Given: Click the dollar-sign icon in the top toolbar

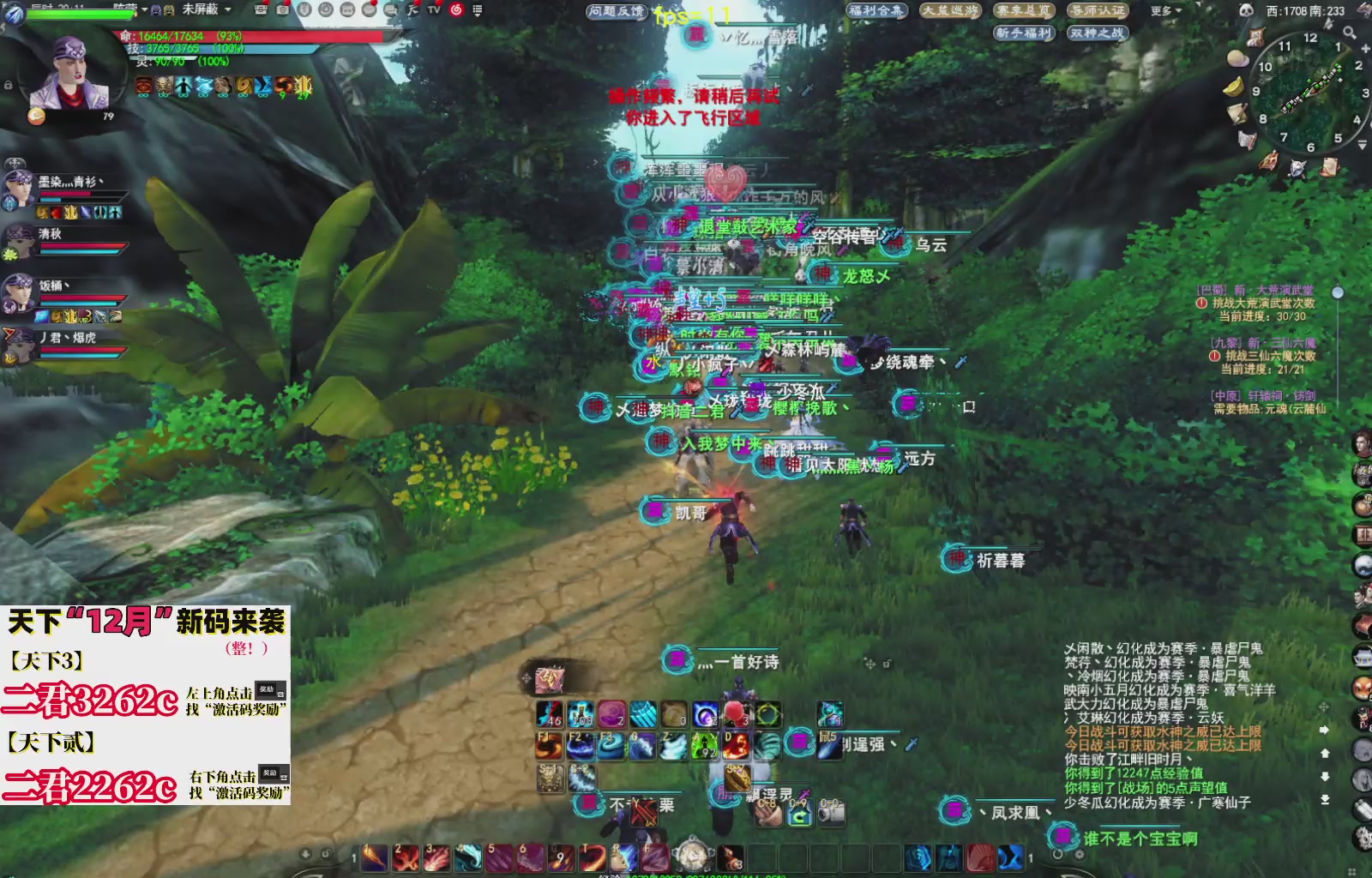Looking at the screenshot, I should [x=306, y=11].
